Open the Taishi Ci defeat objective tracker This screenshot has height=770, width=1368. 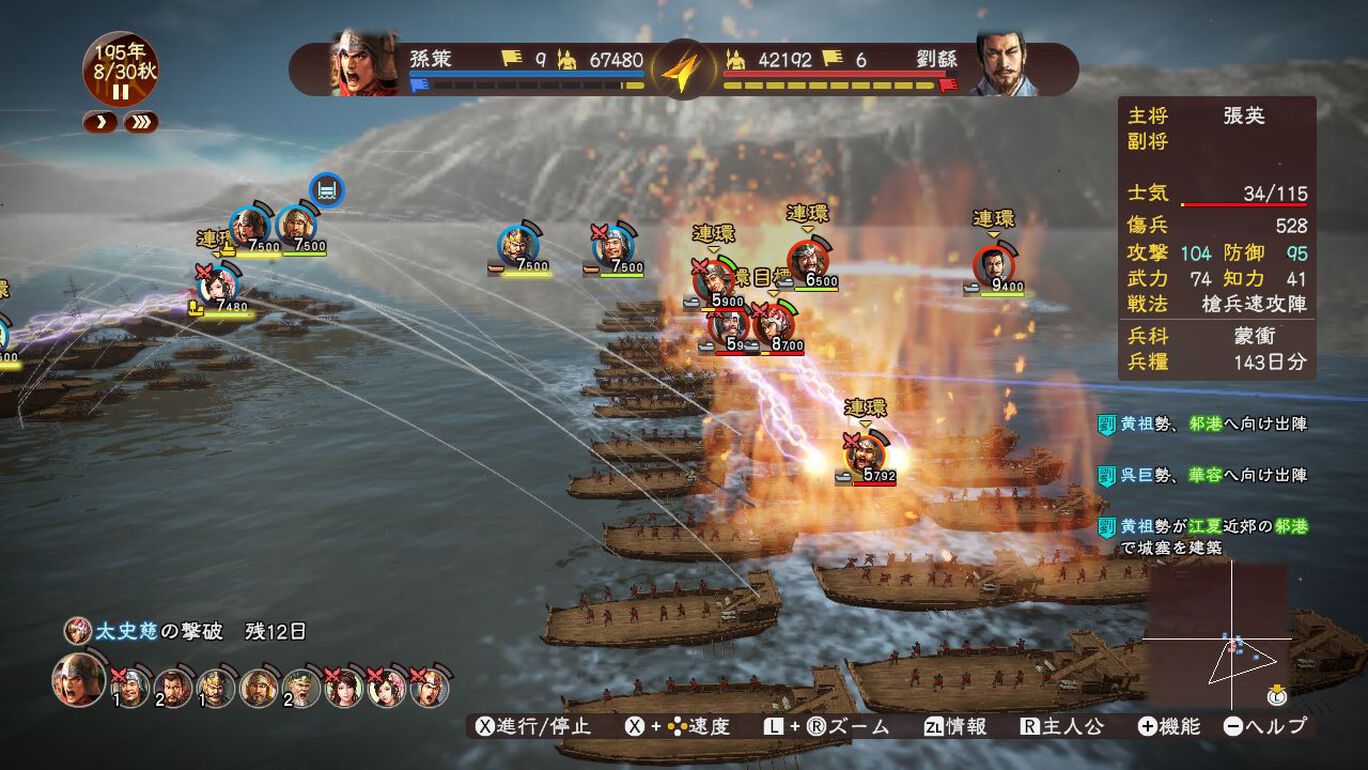185,632
